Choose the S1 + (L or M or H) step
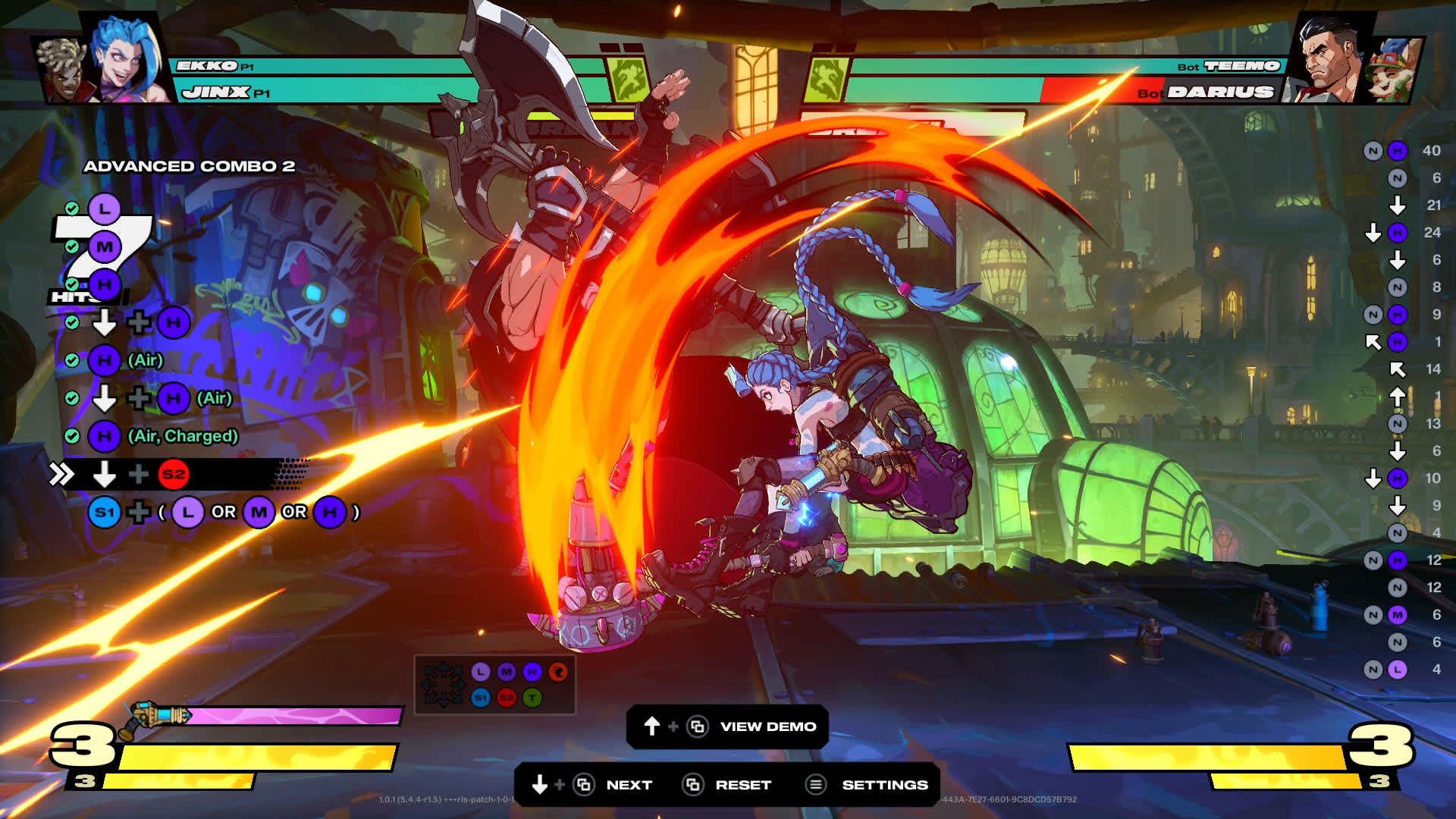Image resolution: width=1456 pixels, height=819 pixels. click(224, 513)
